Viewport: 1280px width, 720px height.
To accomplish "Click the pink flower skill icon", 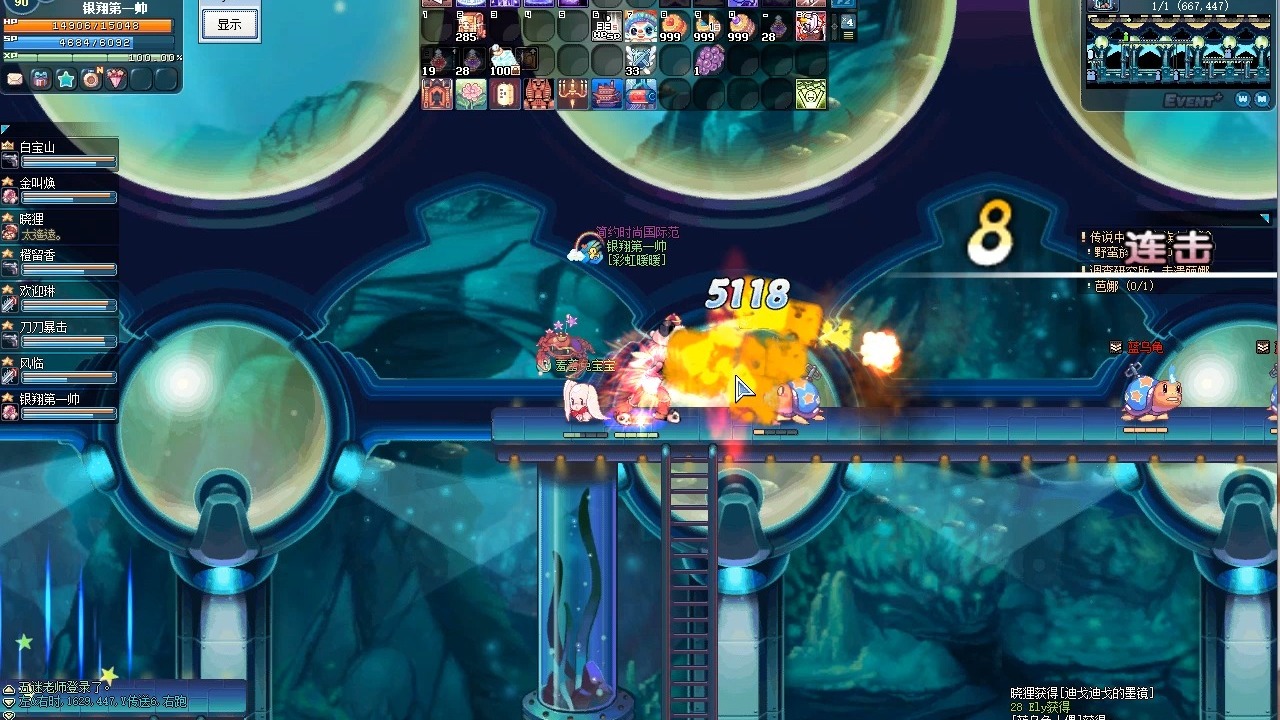I will 470,94.
